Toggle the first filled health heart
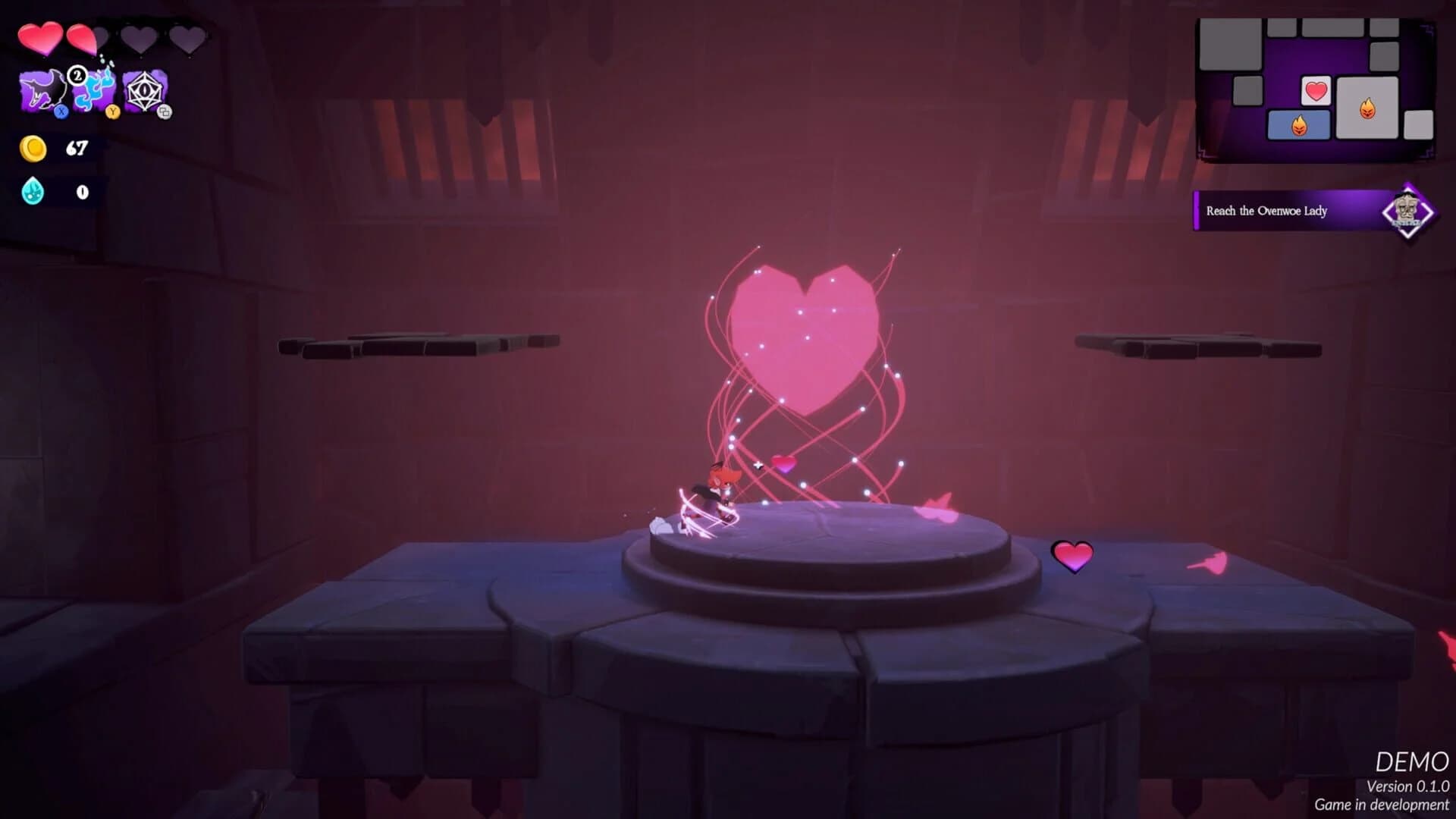The height and width of the screenshot is (819, 1456). [x=41, y=36]
